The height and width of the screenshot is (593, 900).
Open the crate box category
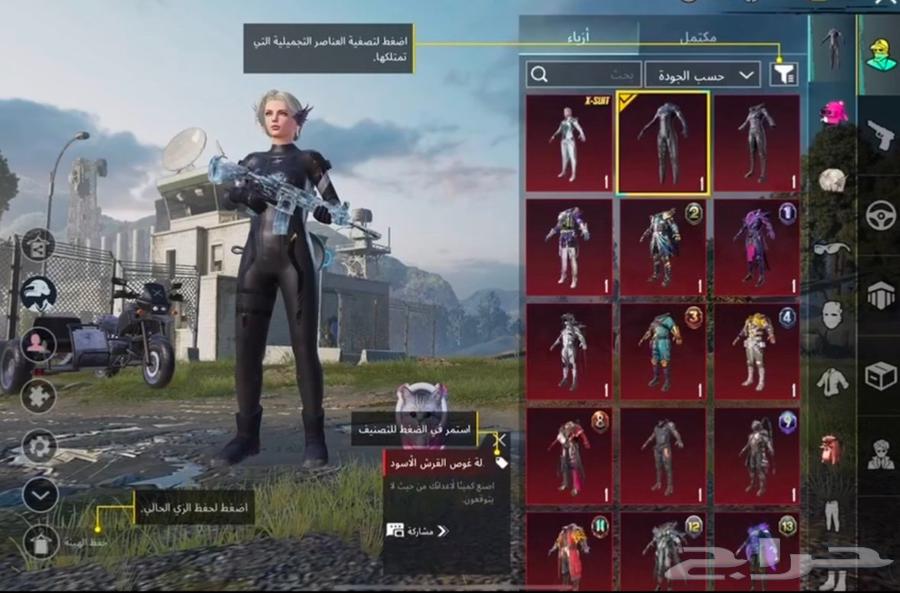pos(880,376)
